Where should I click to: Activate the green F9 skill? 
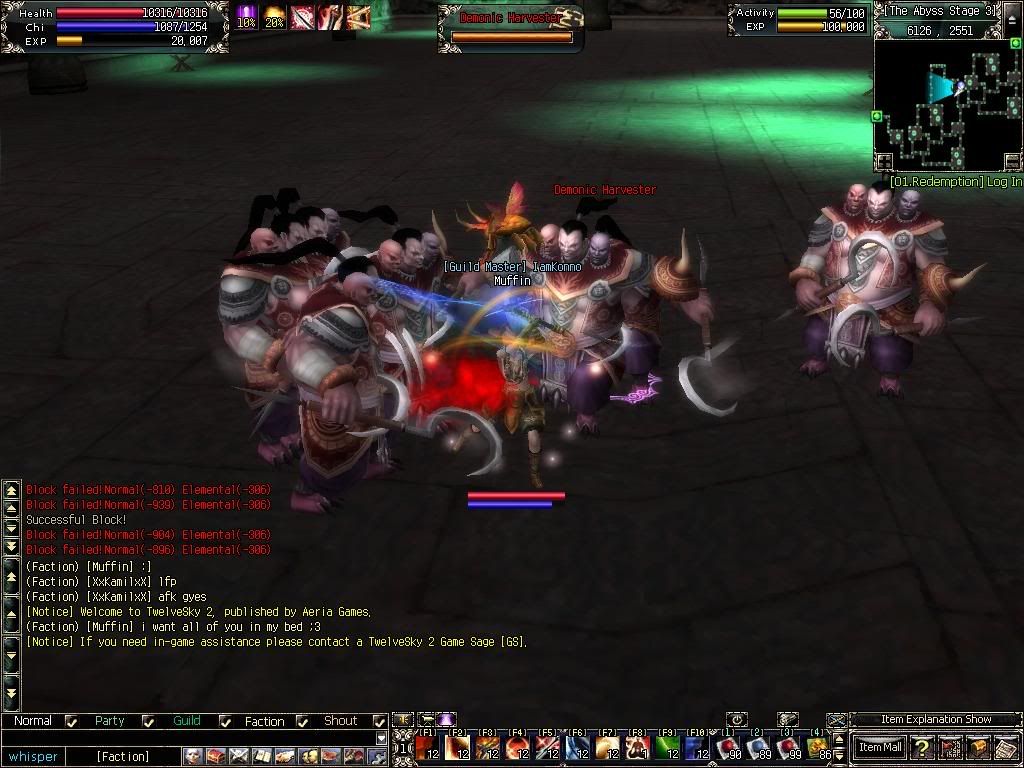(x=668, y=747)
